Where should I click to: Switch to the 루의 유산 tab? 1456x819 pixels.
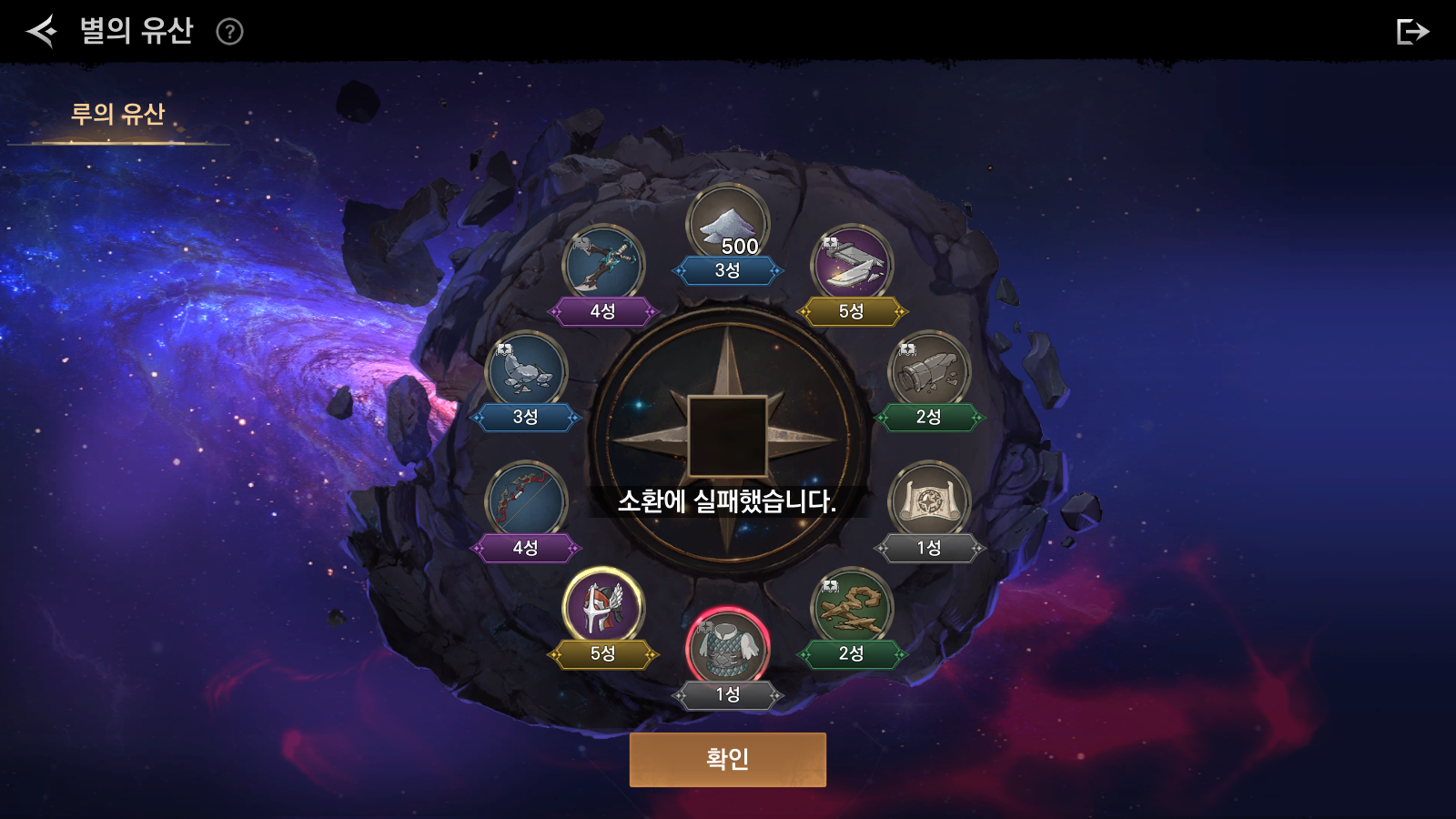(x=118, y=115)
